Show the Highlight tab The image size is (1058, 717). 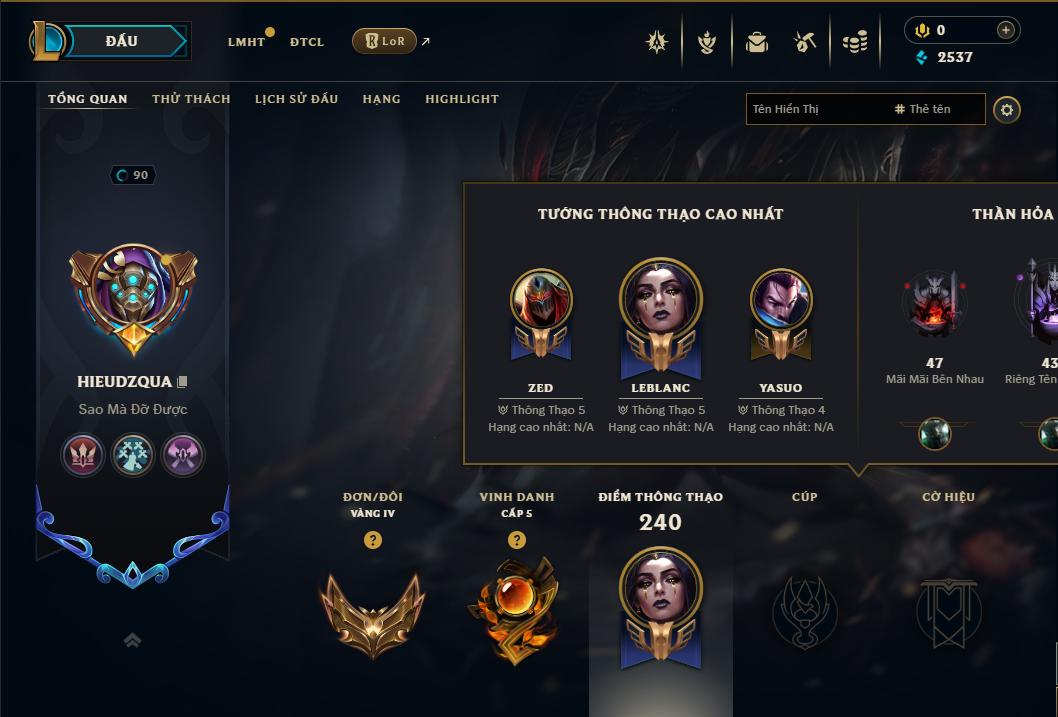(461, 99)
